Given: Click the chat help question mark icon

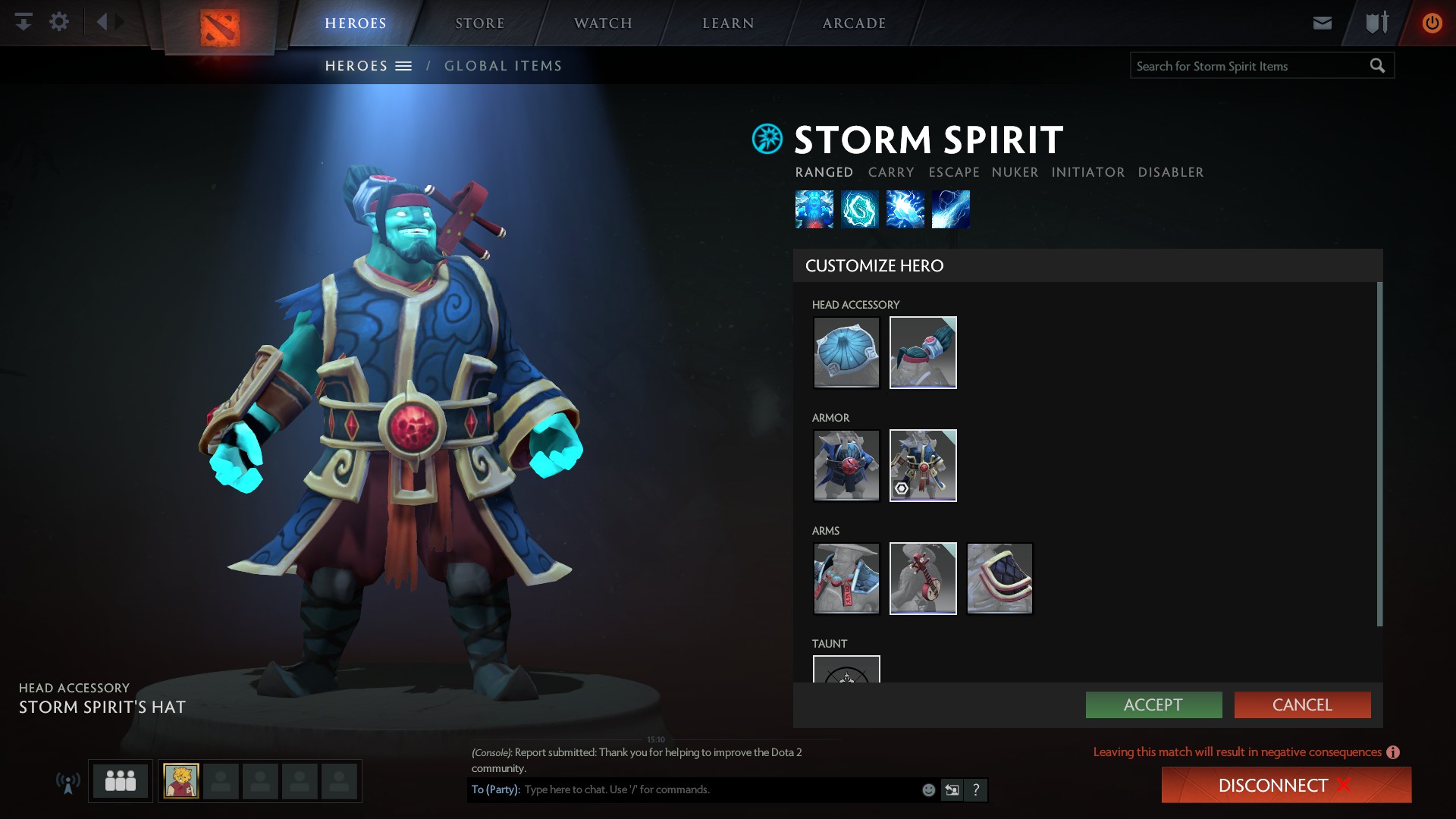Looking at the screenshot, I should pyautogui.click(x=977, y=789).
